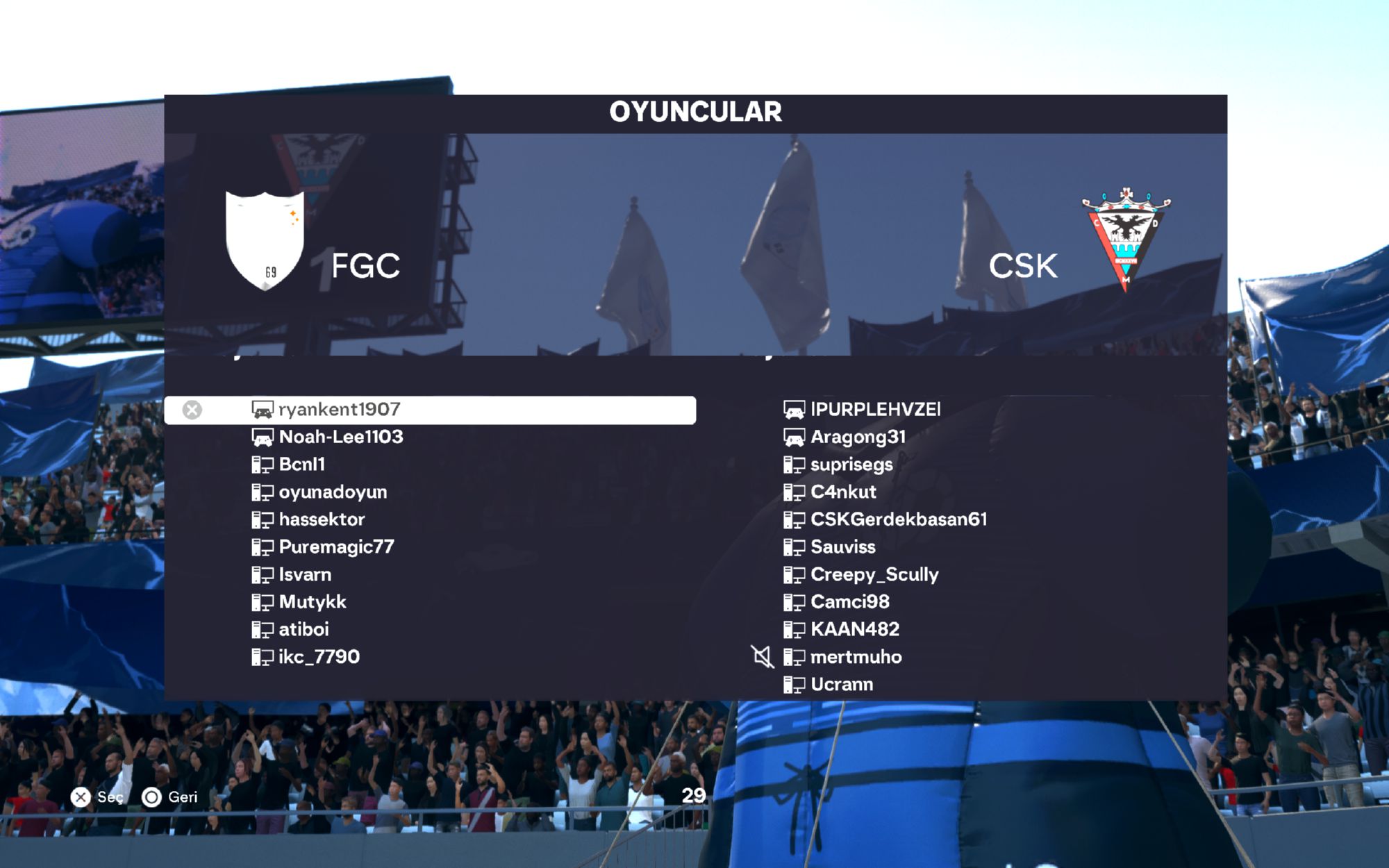Click the Sauviss player entry
The width and height of the screenshot is (1389, 868).
pyautogui.click(x=842, y=547)
